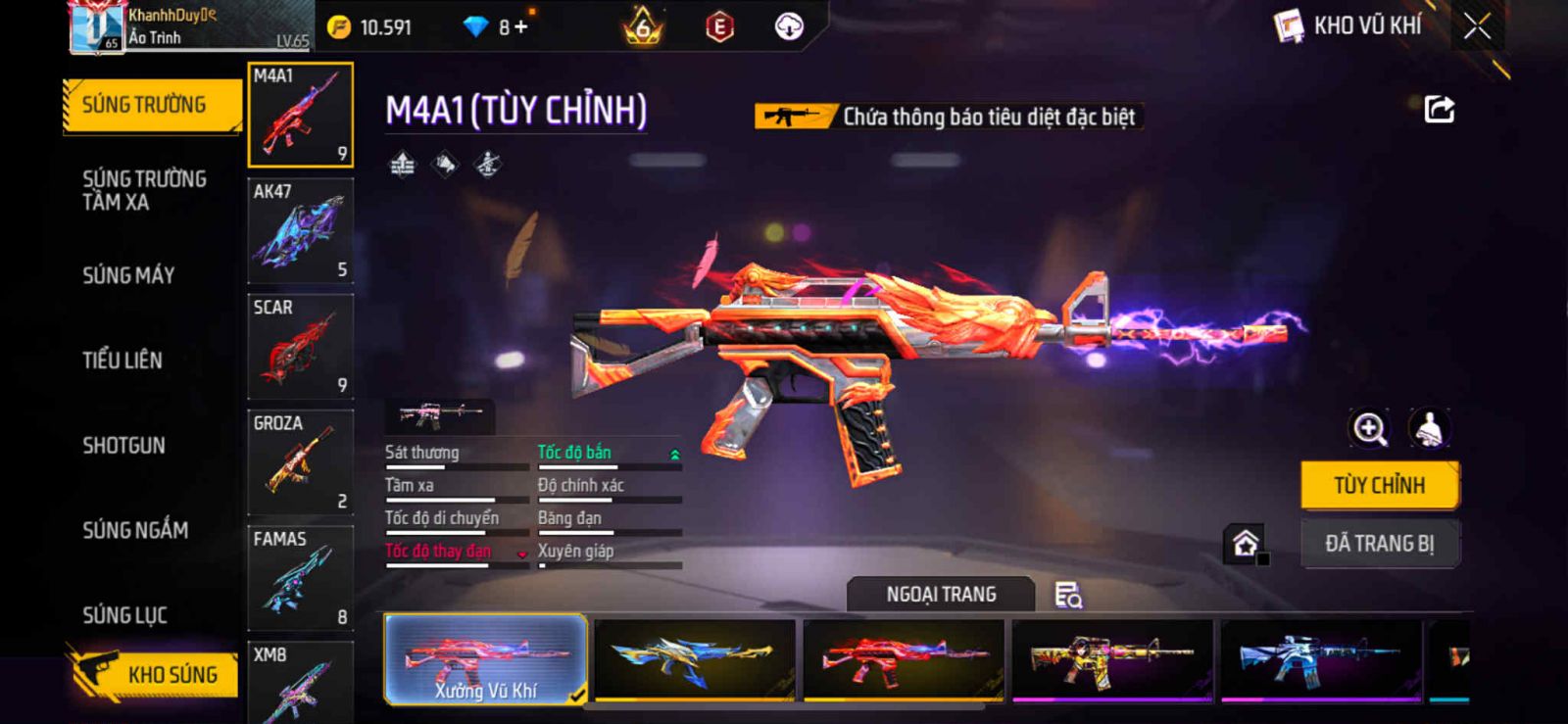Click the ĐÃ TRANG BỊ button
Viewport: 1568px width, 724px height.
pos(1379,543)
